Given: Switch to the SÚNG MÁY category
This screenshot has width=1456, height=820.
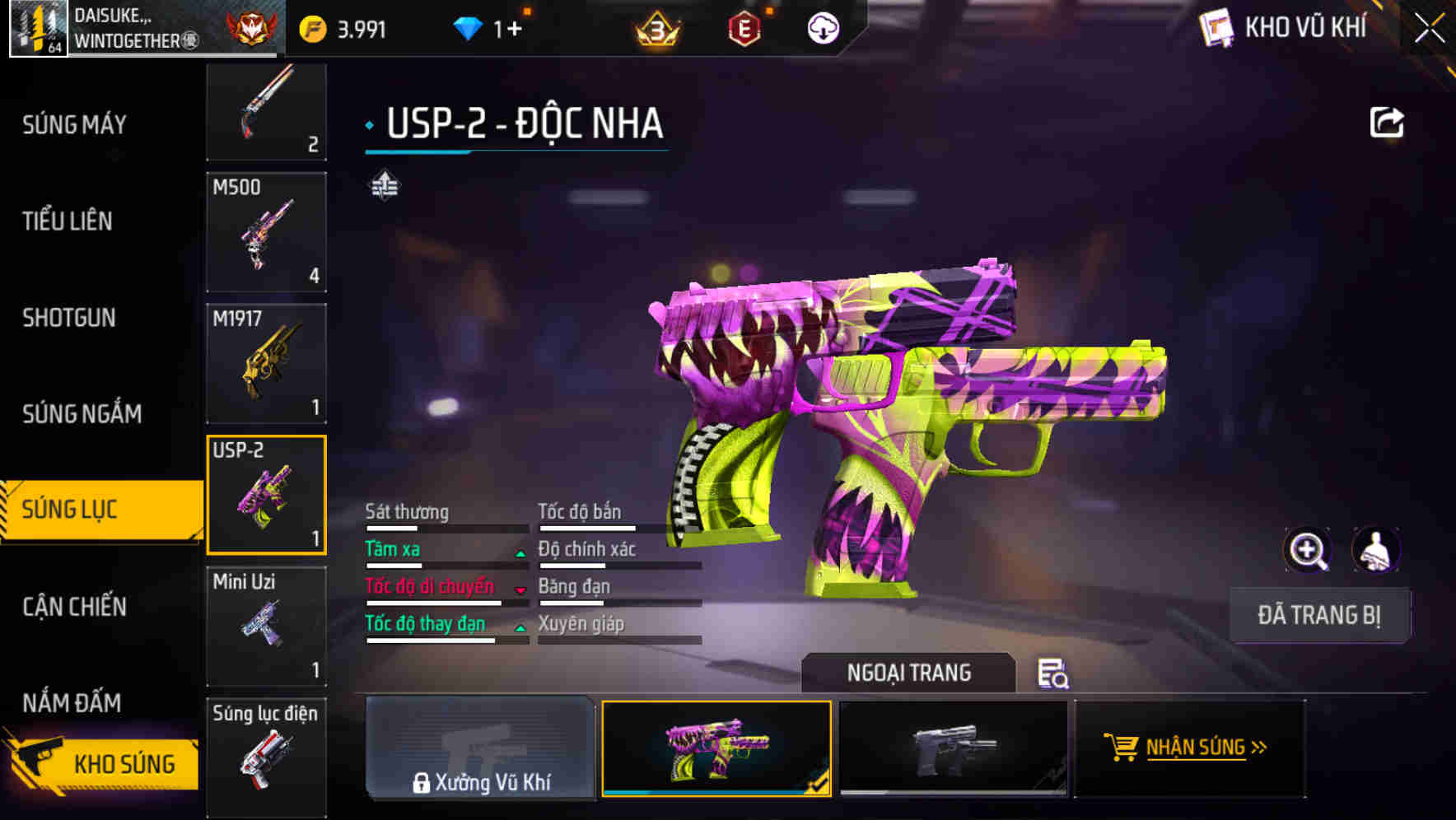Looking at the screenshot, I should (x=74, y=125).
